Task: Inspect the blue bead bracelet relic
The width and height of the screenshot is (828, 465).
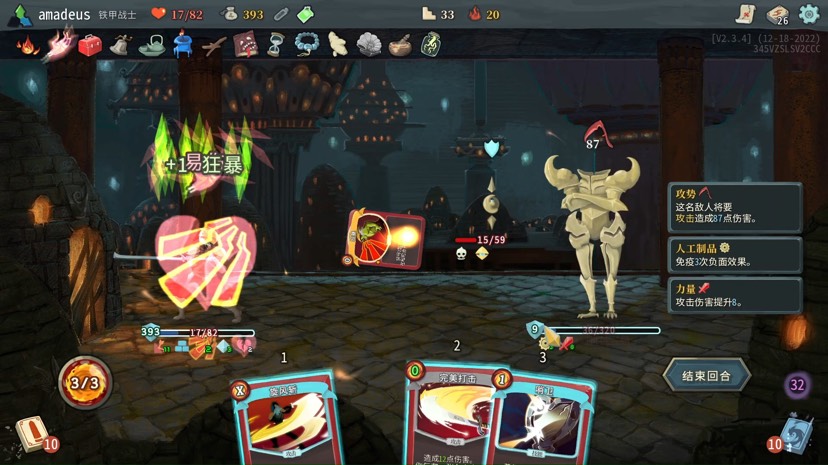Action: coord(307,45)
